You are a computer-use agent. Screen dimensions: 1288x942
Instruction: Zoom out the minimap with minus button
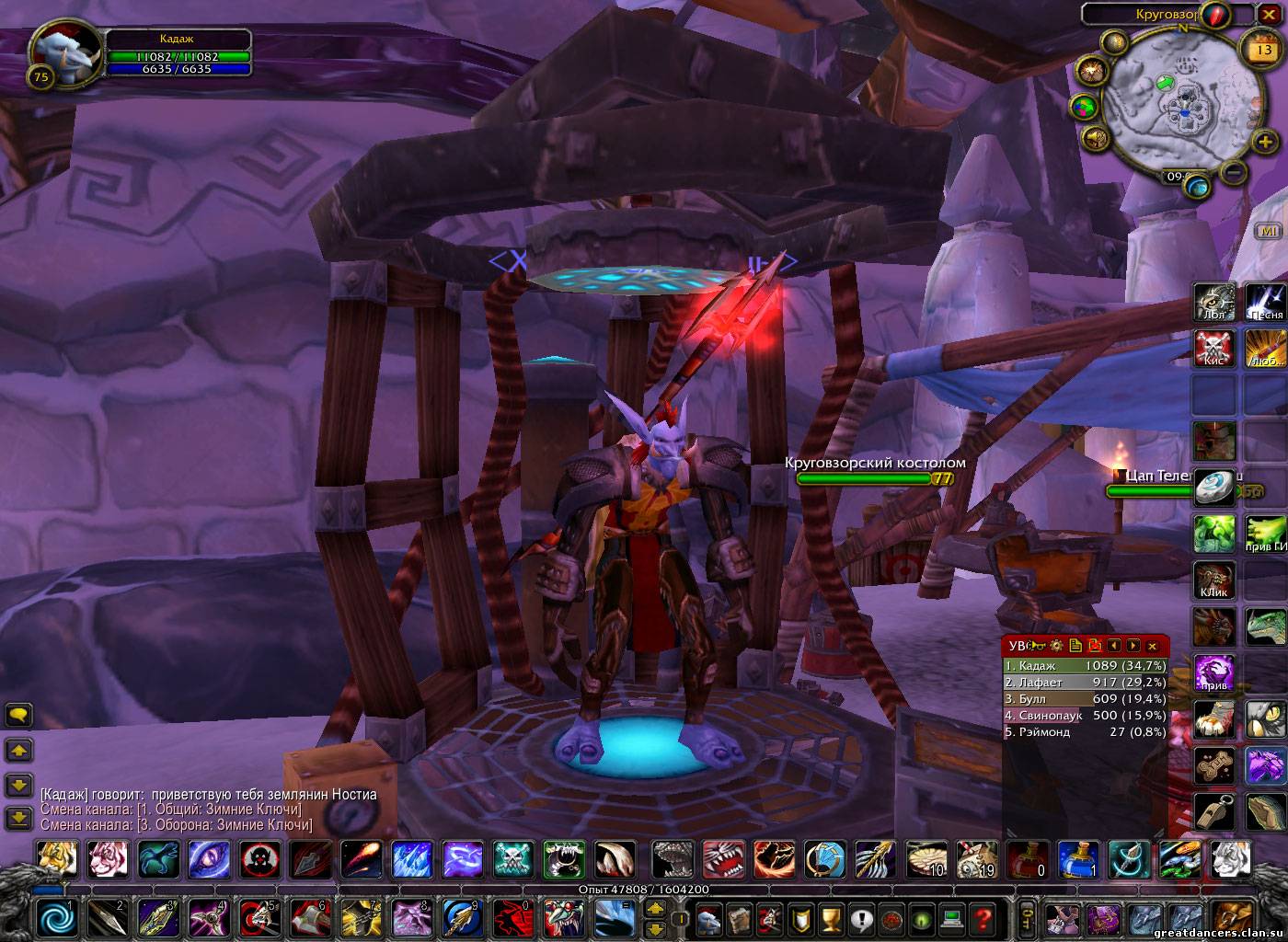(1236, 171)
